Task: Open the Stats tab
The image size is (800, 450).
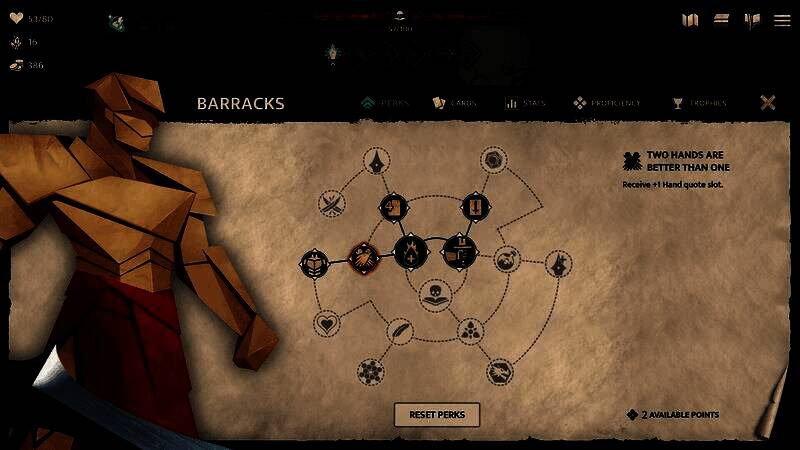Action: (x=525, y=103)
